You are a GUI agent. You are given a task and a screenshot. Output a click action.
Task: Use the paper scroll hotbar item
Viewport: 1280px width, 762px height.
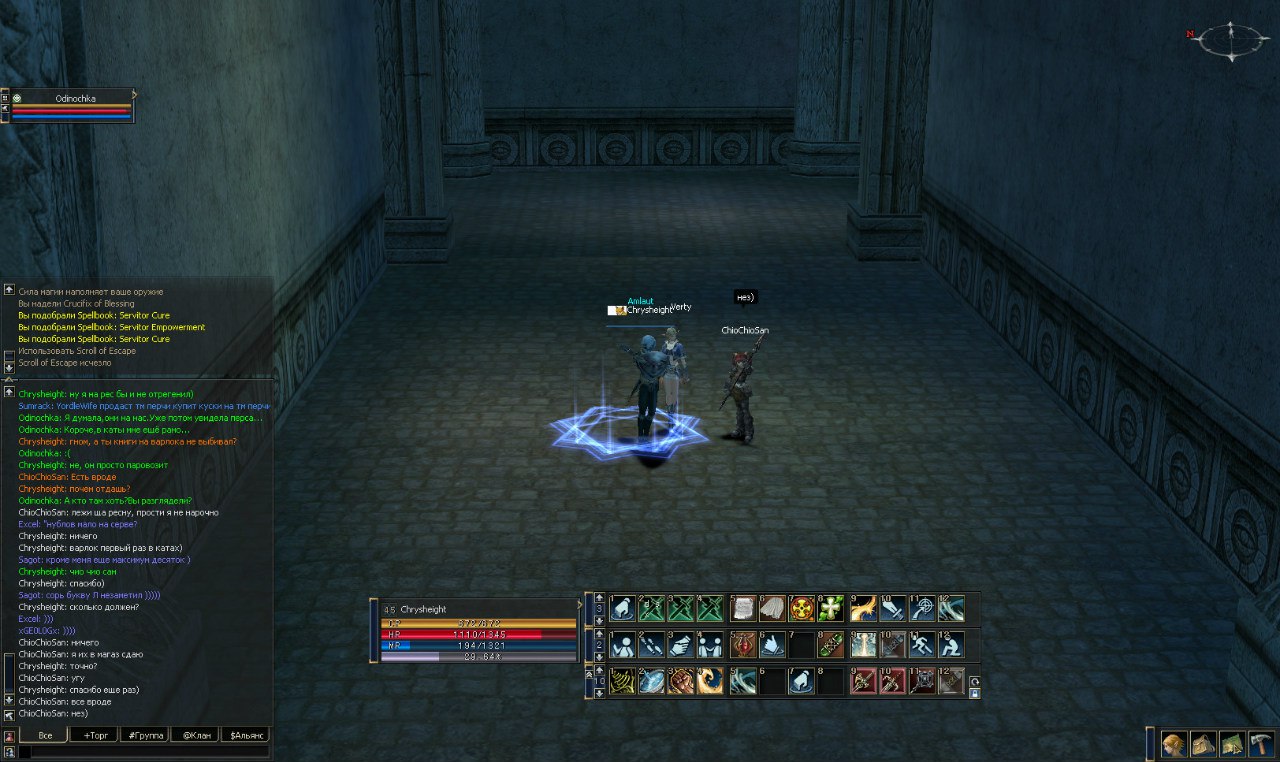pyautogui.click(x=742, y=608)
